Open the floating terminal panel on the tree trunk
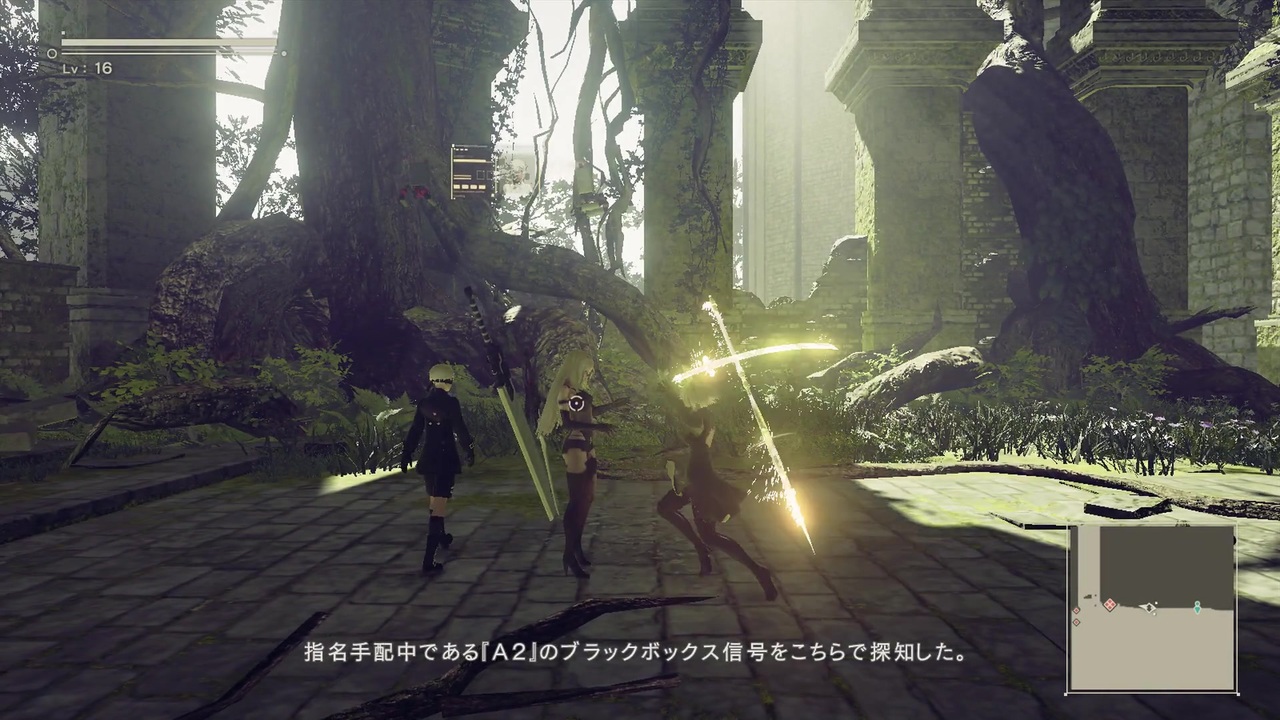Screen dimensions: 1280x720 pyautogui.click(x=470, y=170)
